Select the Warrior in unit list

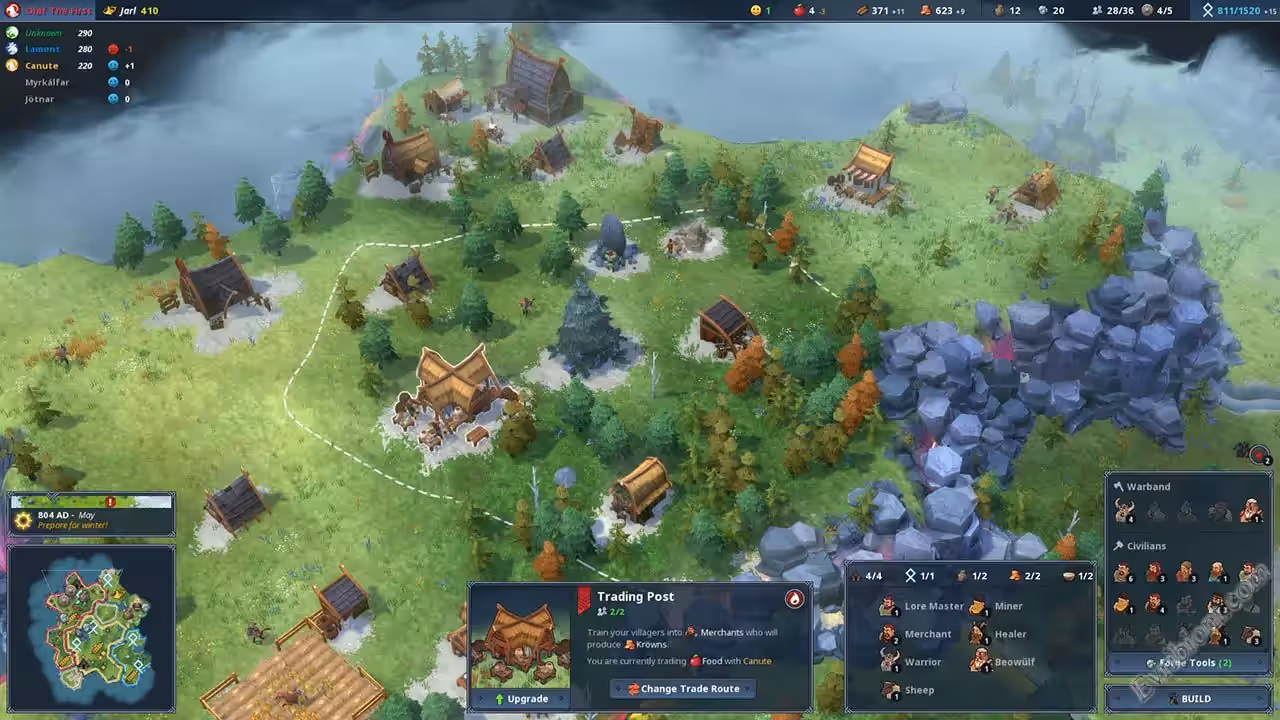tap(912, 662)
